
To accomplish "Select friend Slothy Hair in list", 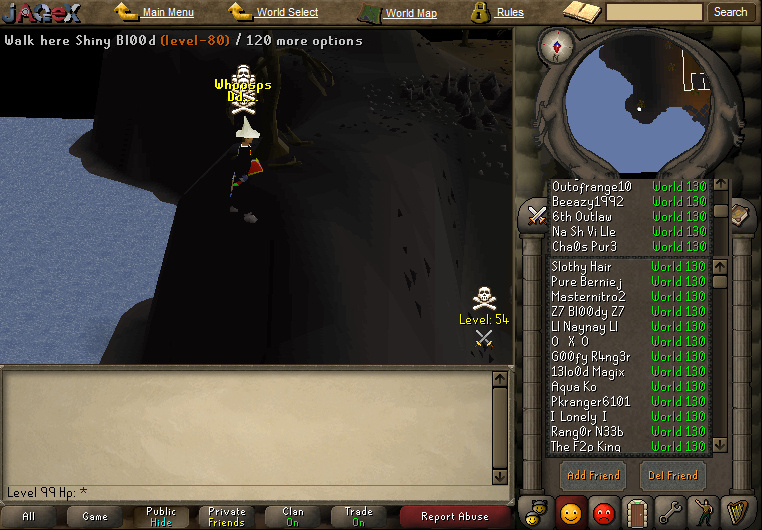I will 581,267.
